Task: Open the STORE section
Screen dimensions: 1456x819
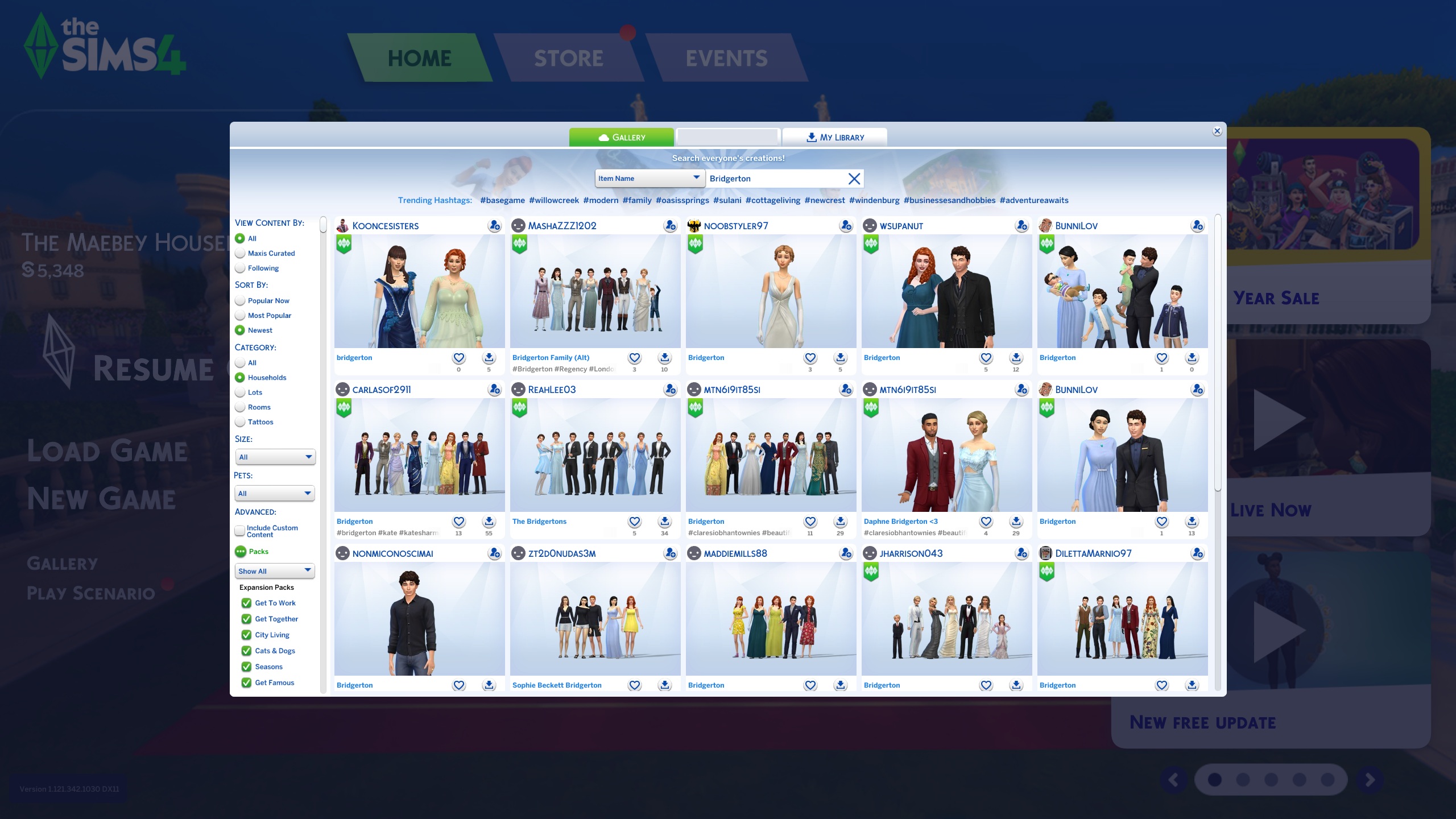Action: (568, 57)
